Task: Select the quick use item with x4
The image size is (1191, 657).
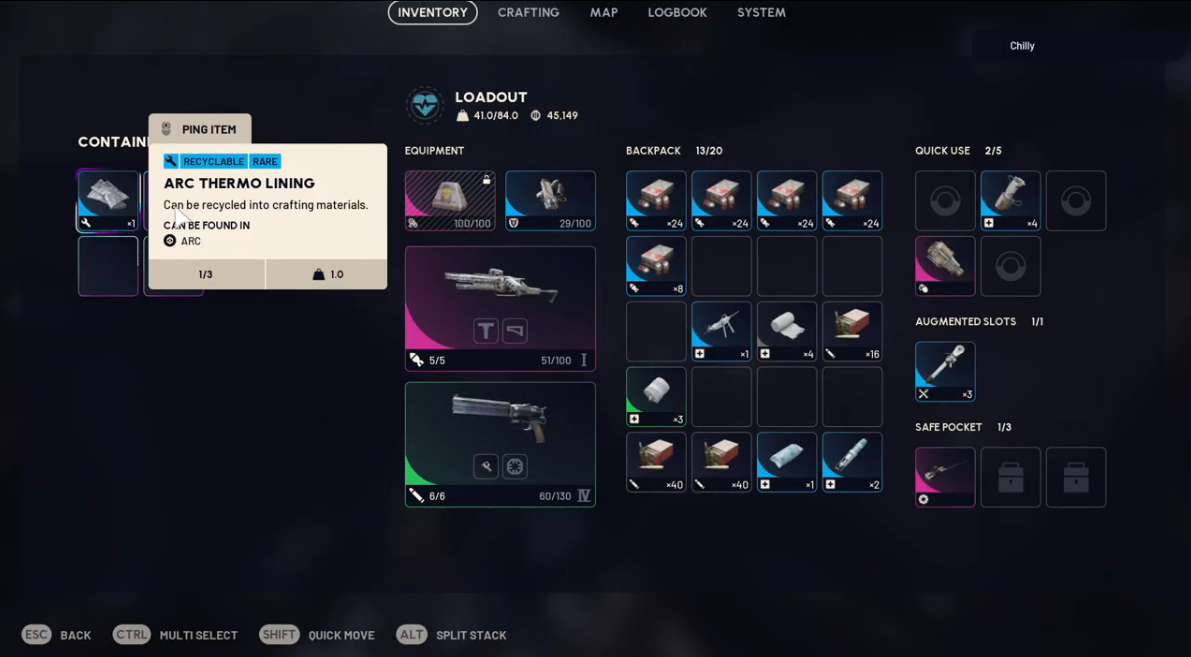Action: pos(1010,200)
